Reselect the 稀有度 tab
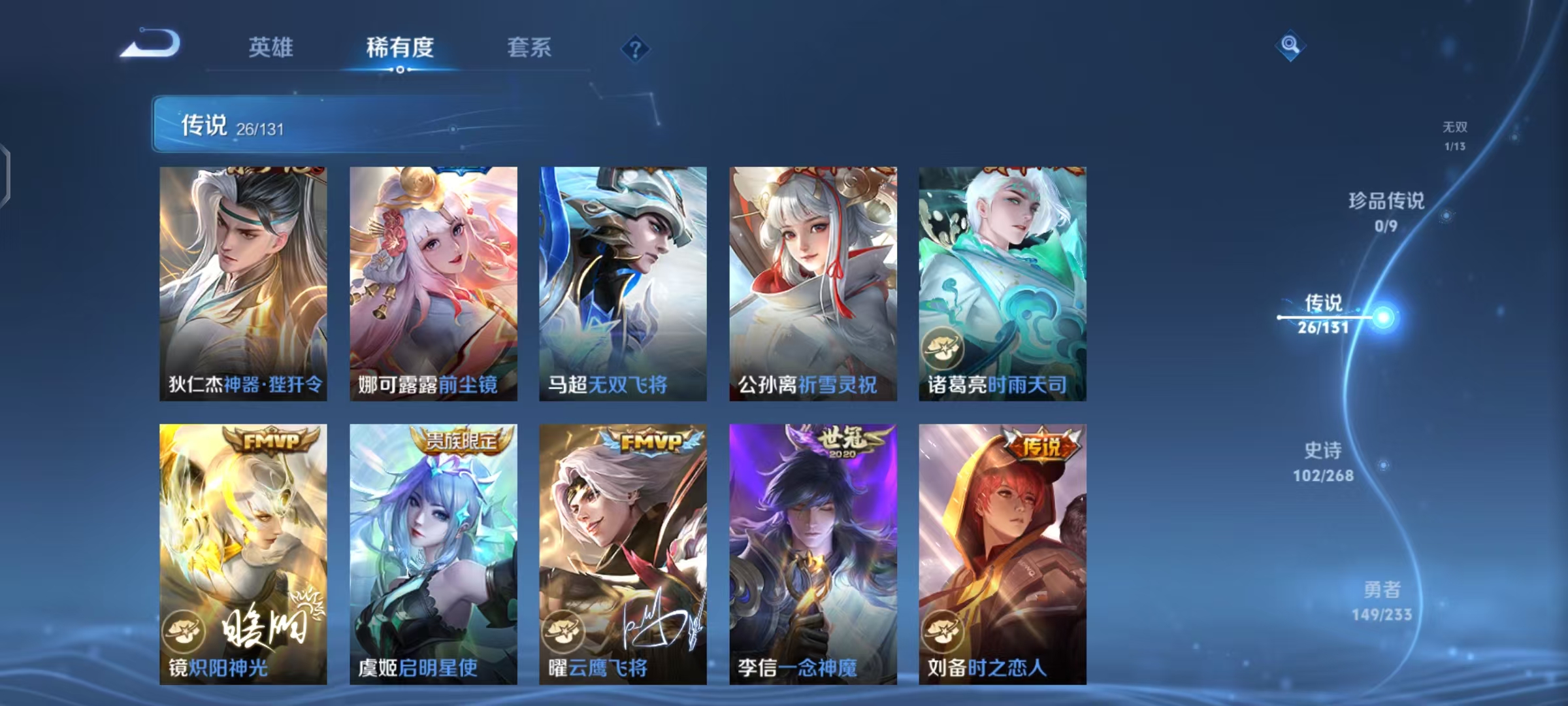Screen dimensions: 1568x706 click(400, 47)
